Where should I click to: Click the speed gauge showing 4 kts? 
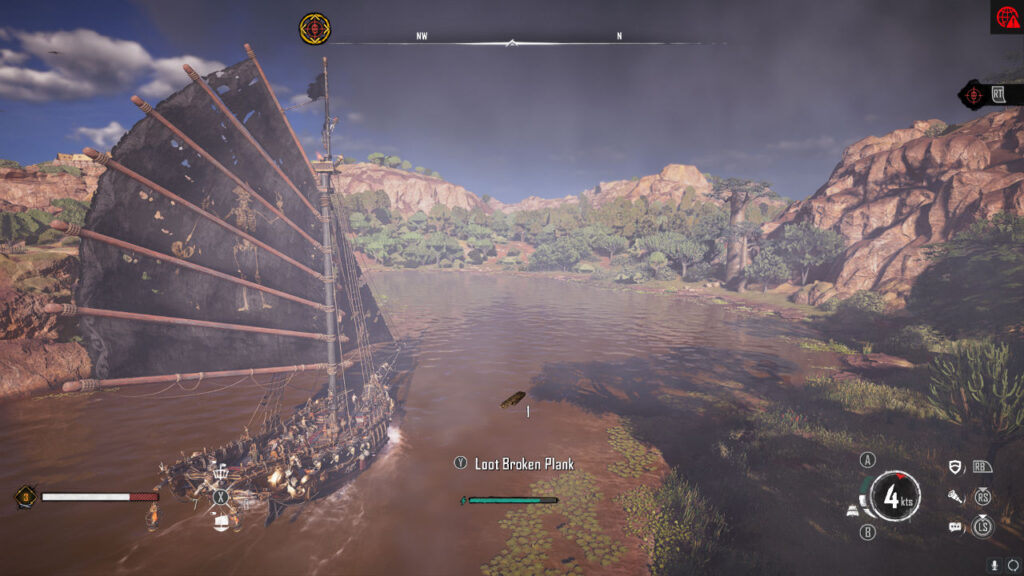pos(894,496)
